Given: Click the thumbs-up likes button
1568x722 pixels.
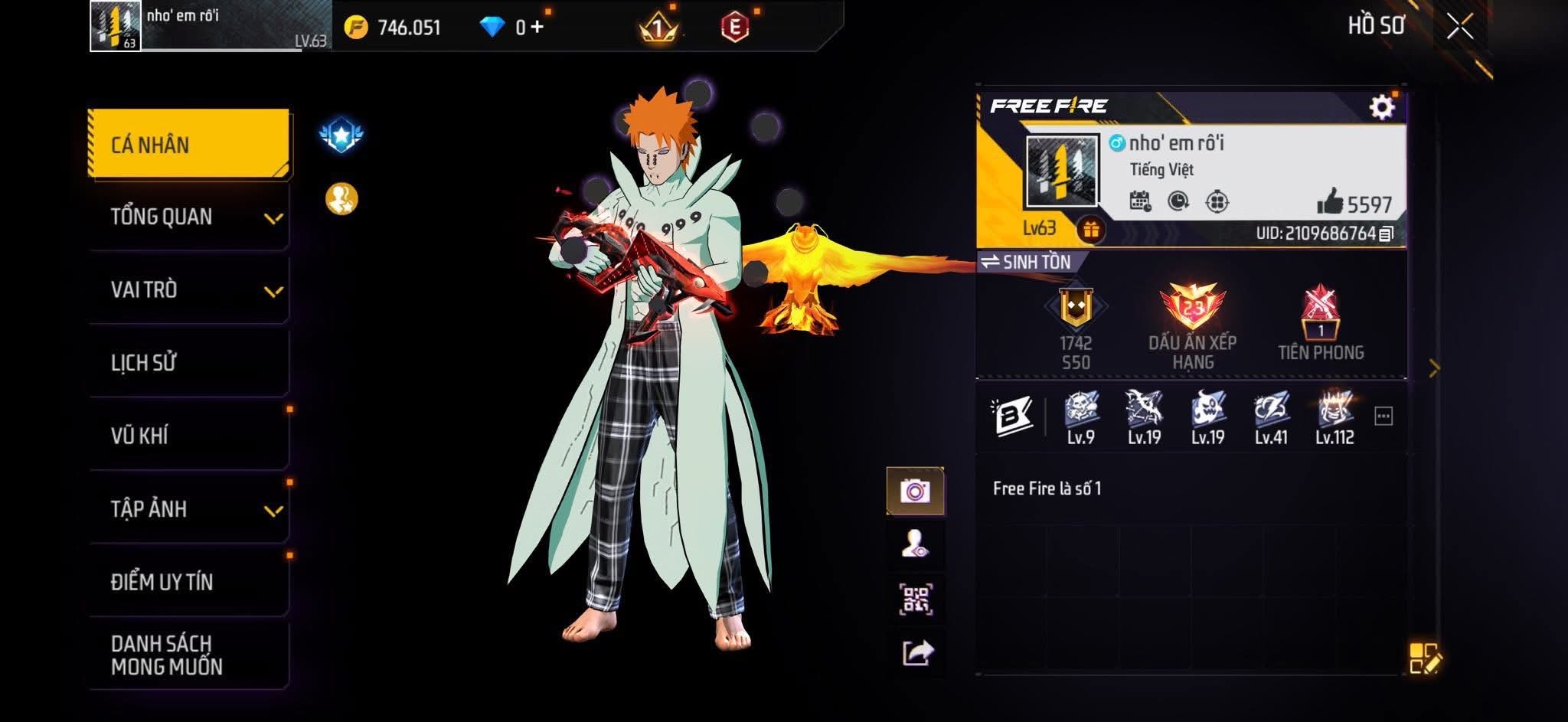Looking at the screenshot, I should point(1331,202).
